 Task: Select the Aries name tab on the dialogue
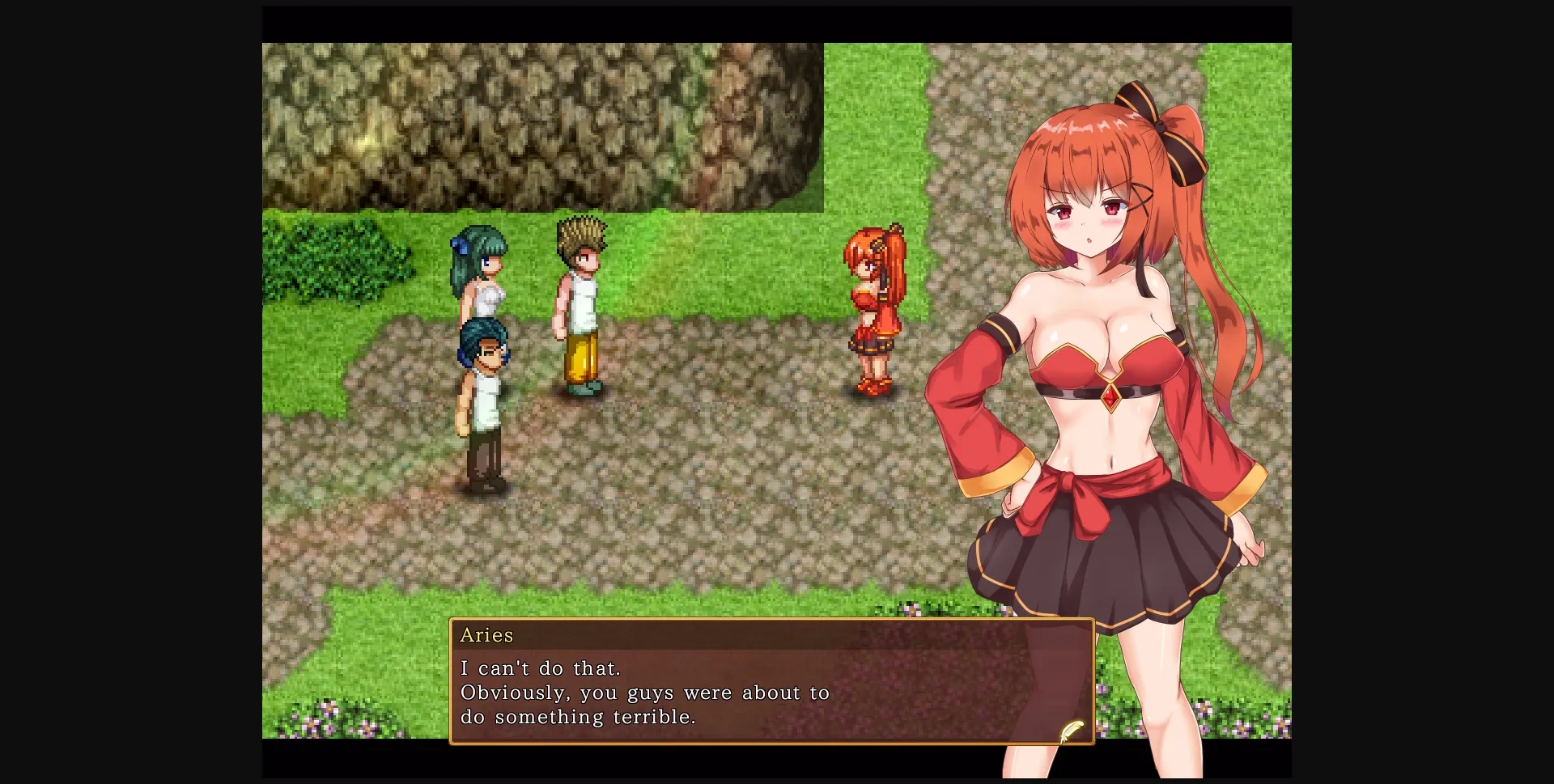487,635
